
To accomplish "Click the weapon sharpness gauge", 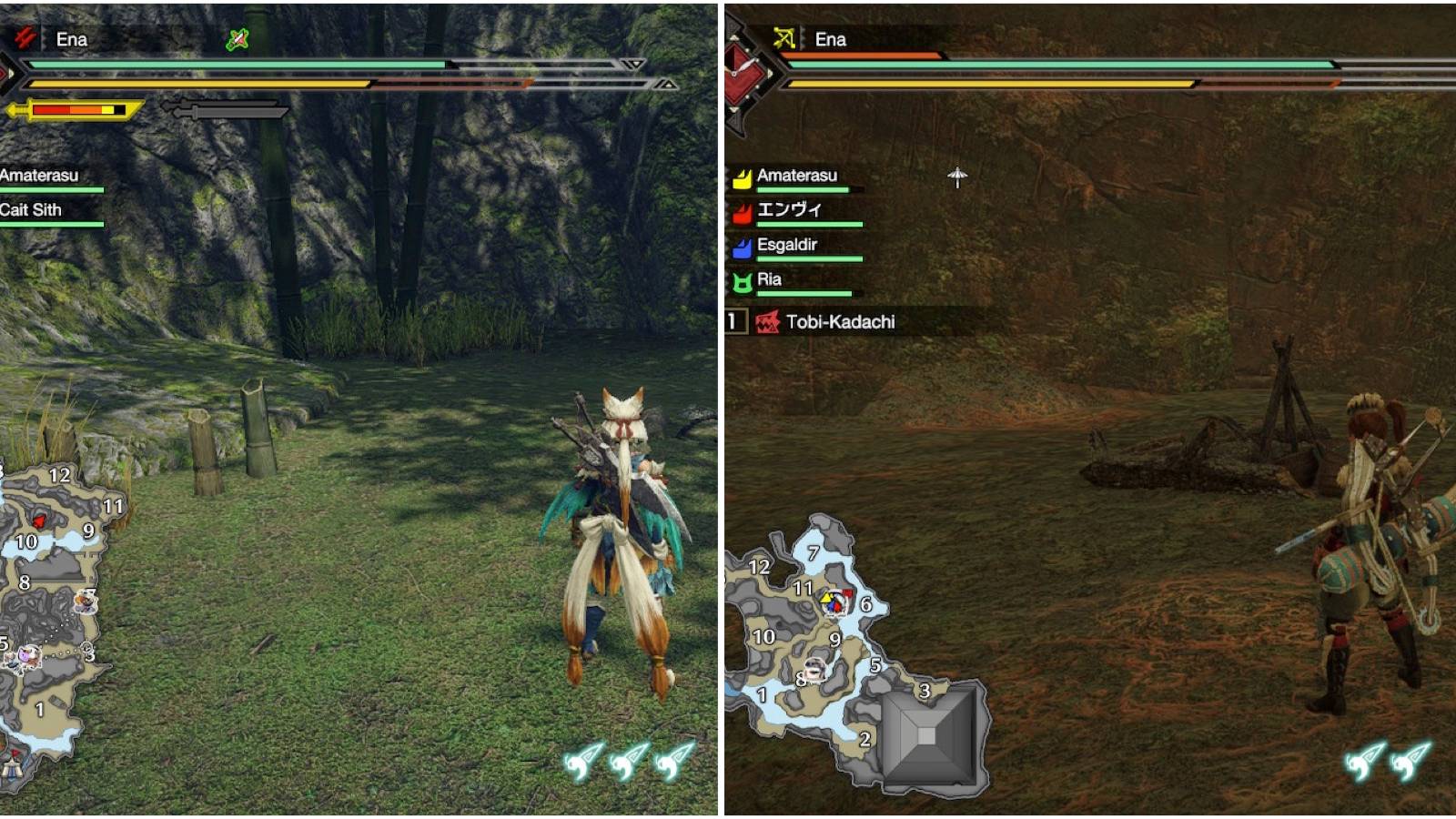I will tap(77, 108).
